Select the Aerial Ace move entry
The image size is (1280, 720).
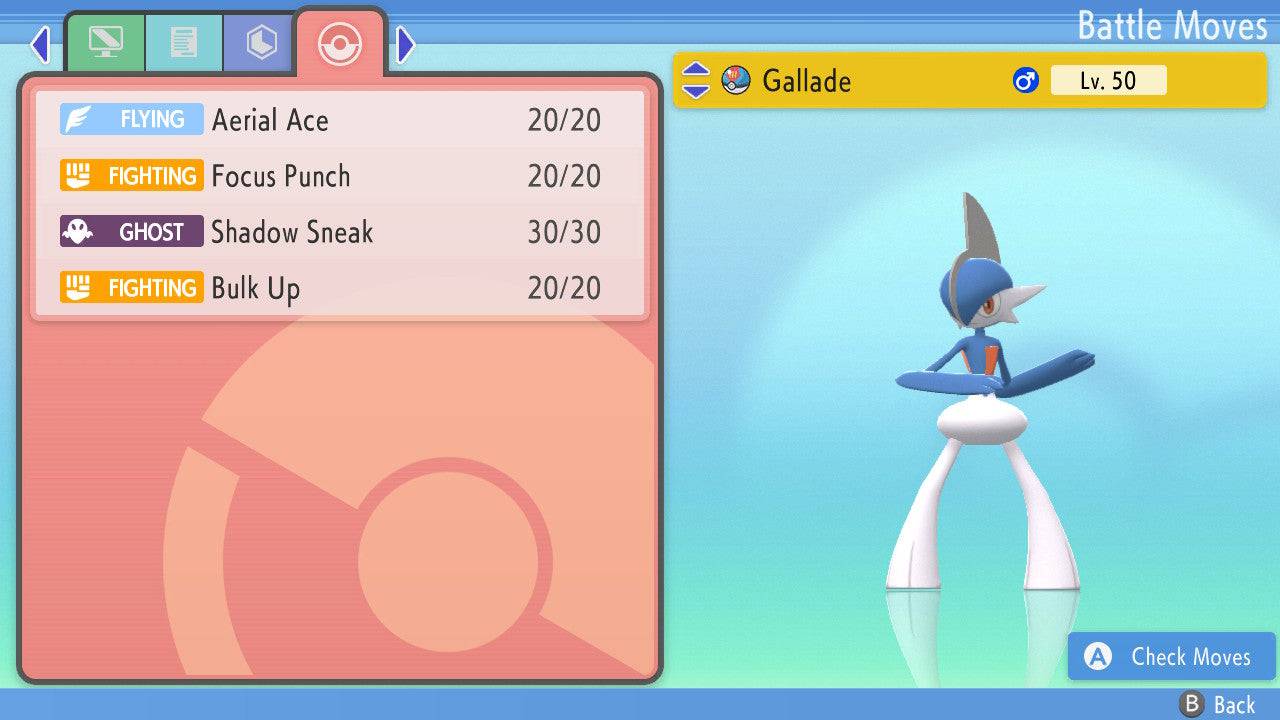270,119
